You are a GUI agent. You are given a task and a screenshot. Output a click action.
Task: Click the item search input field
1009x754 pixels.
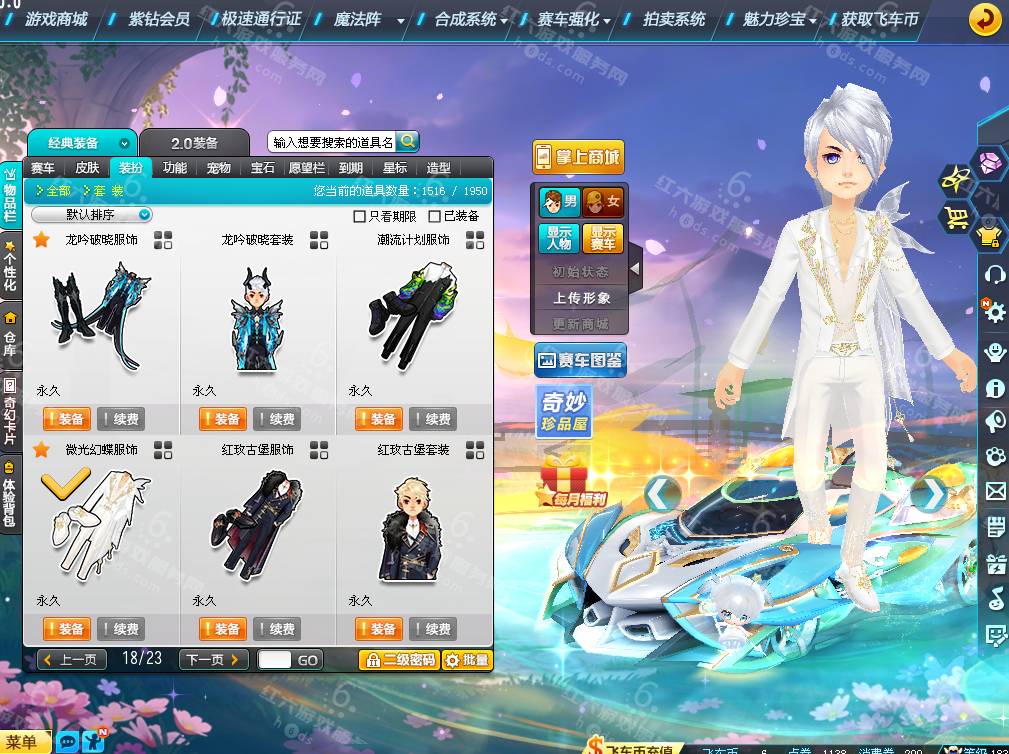pyautogui.click(x=332, y=142)
